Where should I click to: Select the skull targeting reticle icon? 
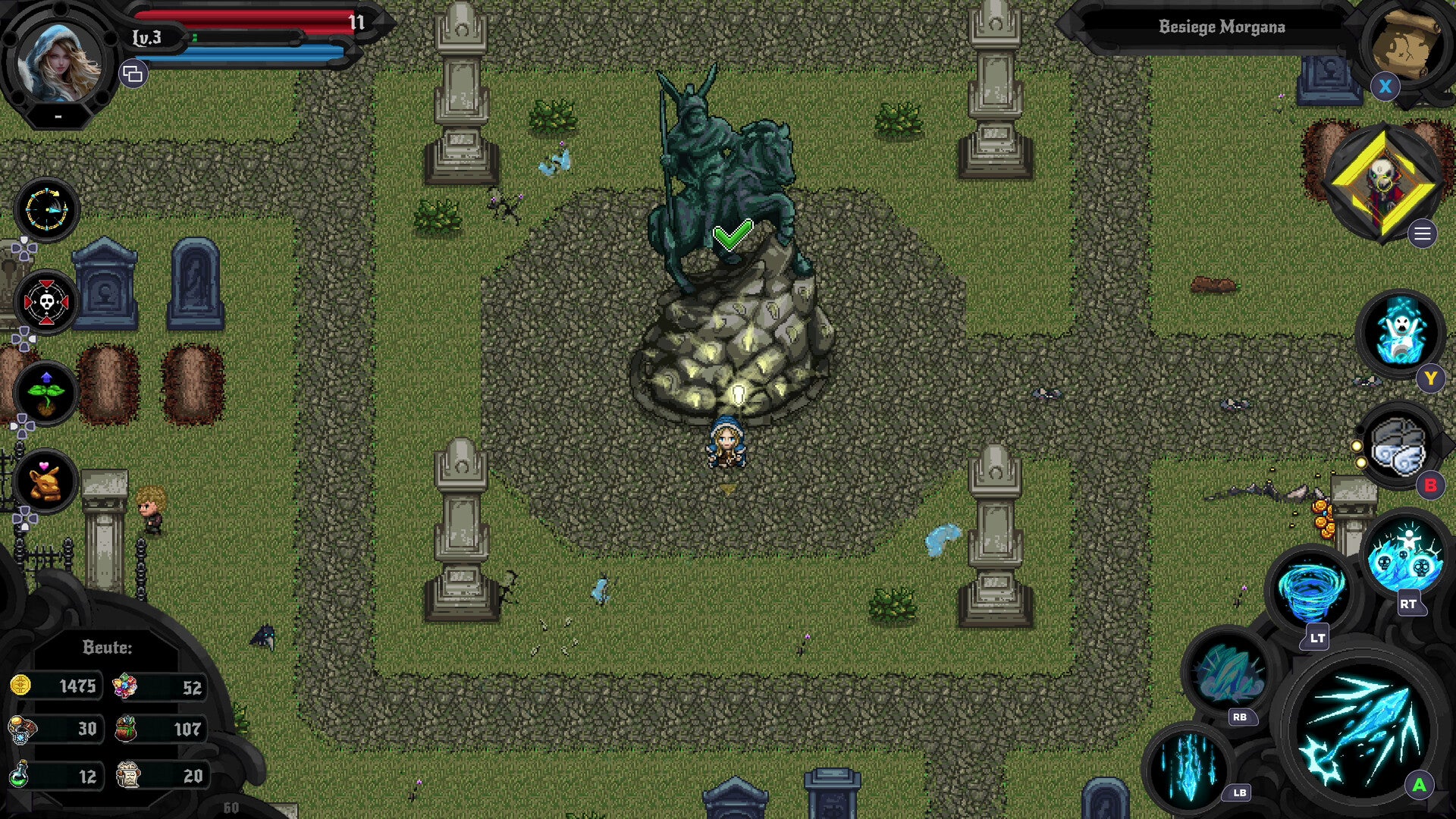[45, 301]
